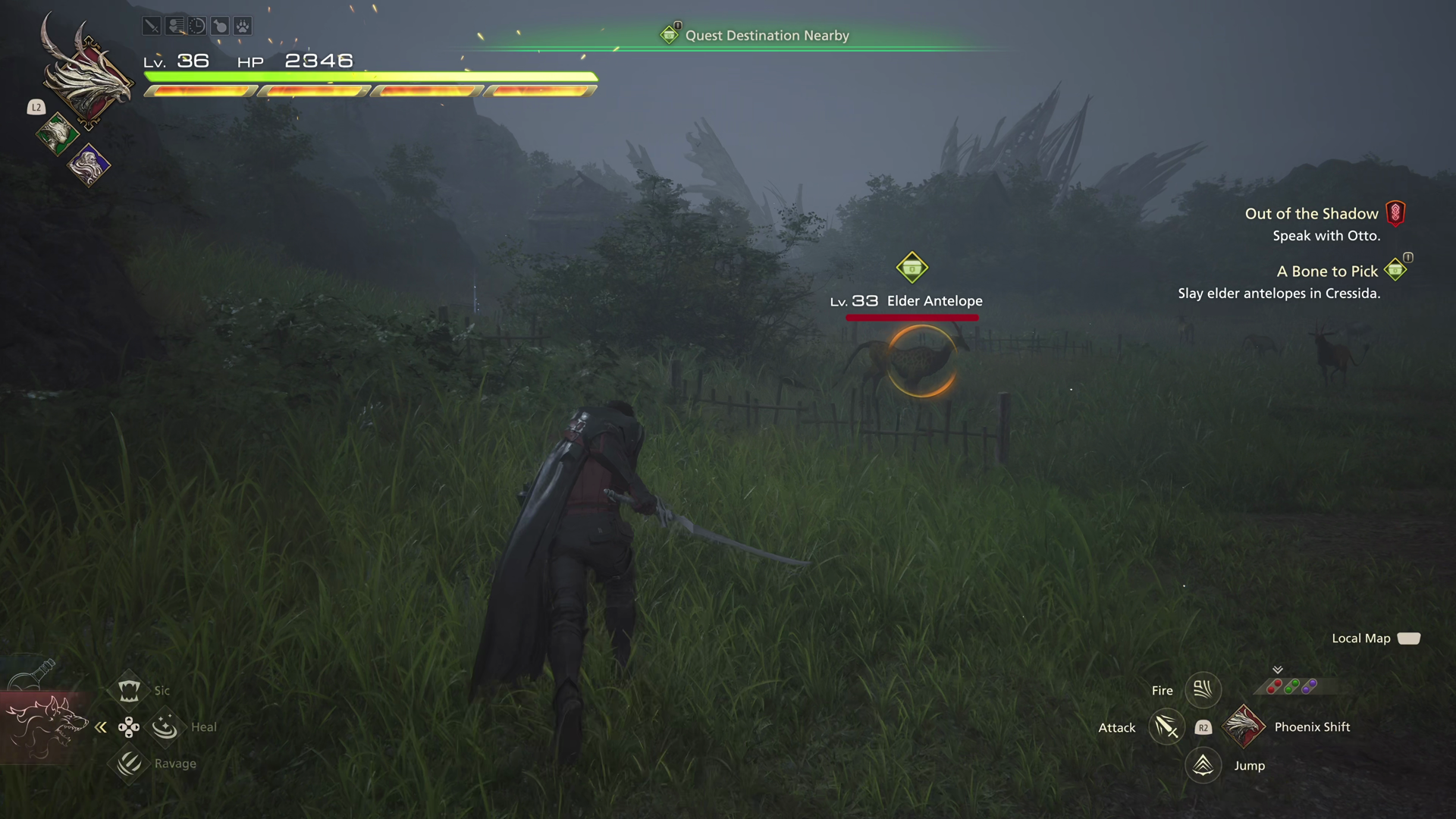Open the Out of the Shadow quest tracker
Image resolution: width=1456 pixels, height=819 pixels.
[1312, 214]
